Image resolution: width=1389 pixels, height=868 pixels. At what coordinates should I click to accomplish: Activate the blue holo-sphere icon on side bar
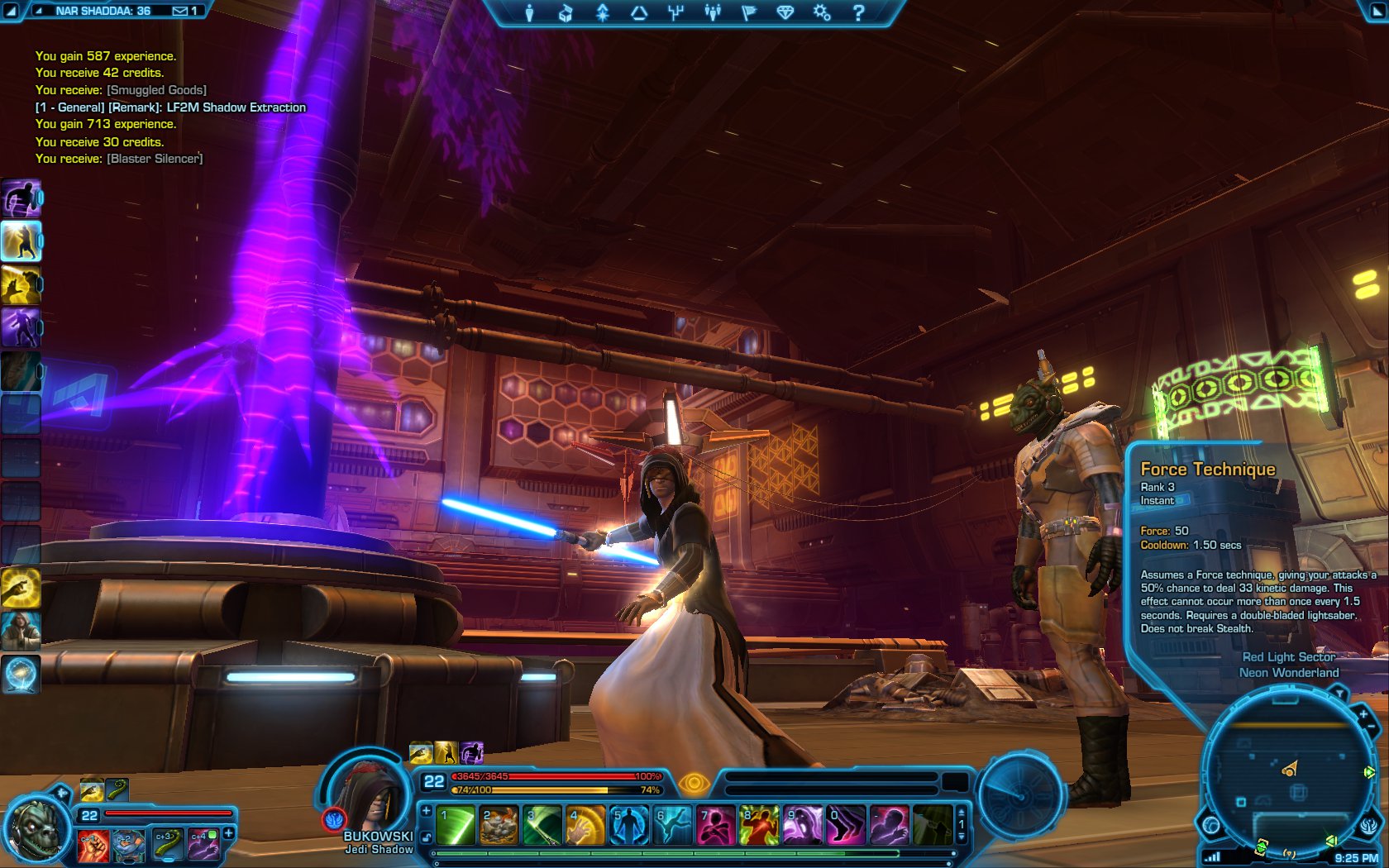pos(21,674)
